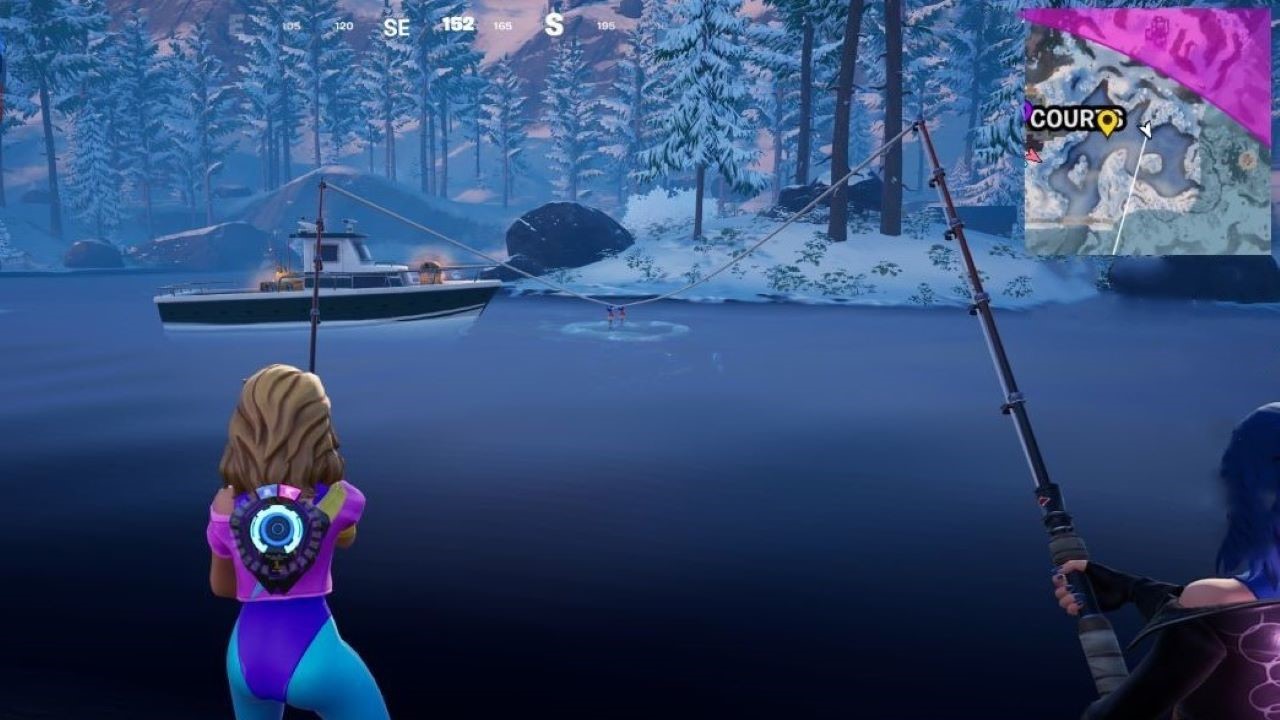This screenshot has width=1280, height=720.
Task: Click the SE compass label at the top
Action: [396, 28]
